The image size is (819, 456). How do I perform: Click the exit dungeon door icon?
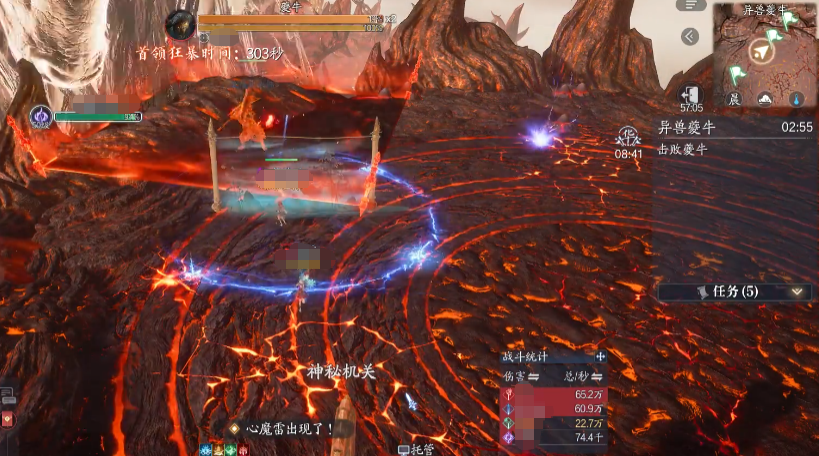coord(690,93)
